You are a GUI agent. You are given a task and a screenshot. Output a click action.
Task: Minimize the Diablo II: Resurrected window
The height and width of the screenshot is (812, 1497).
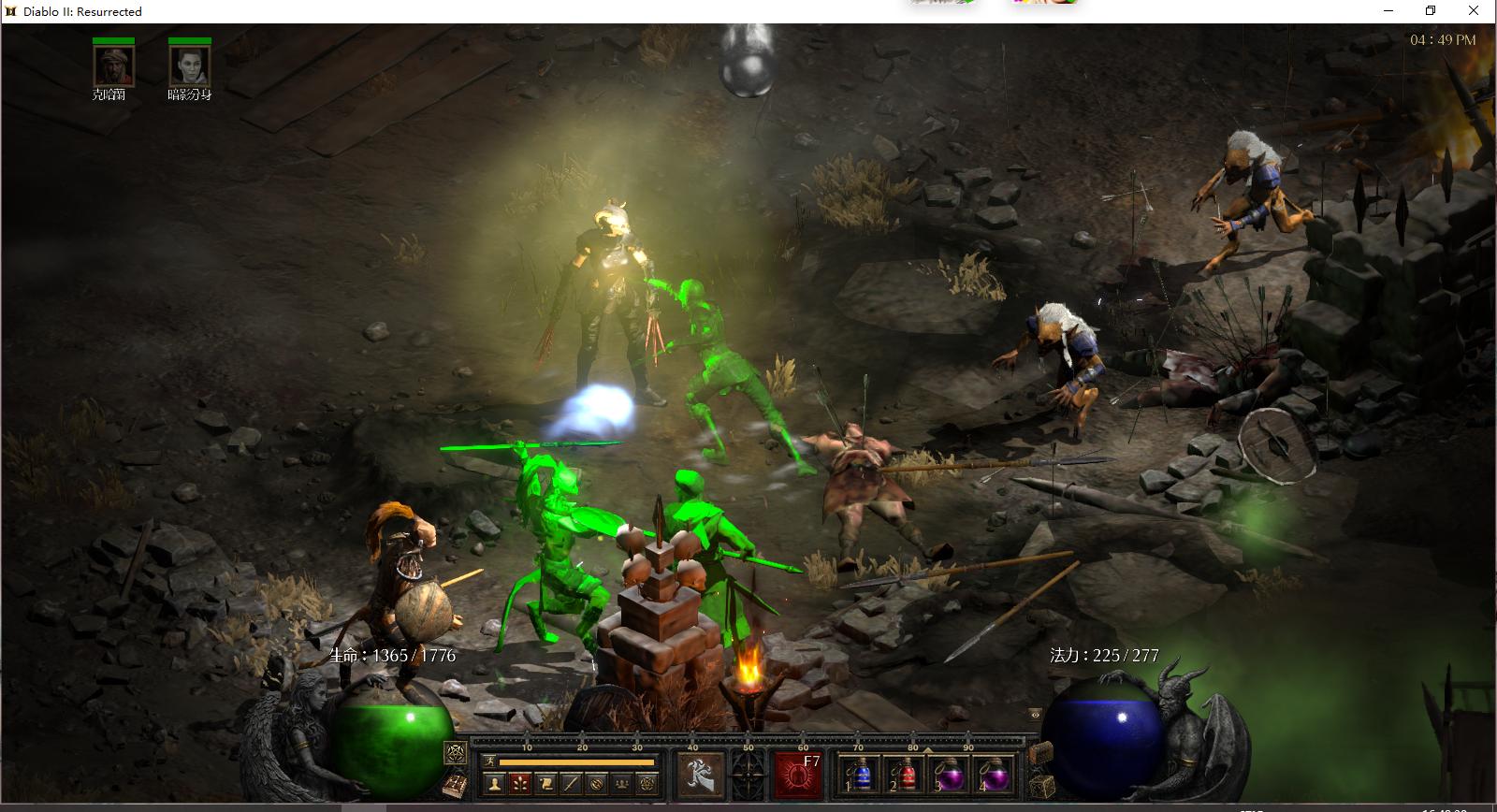(x=1388, y=11)
